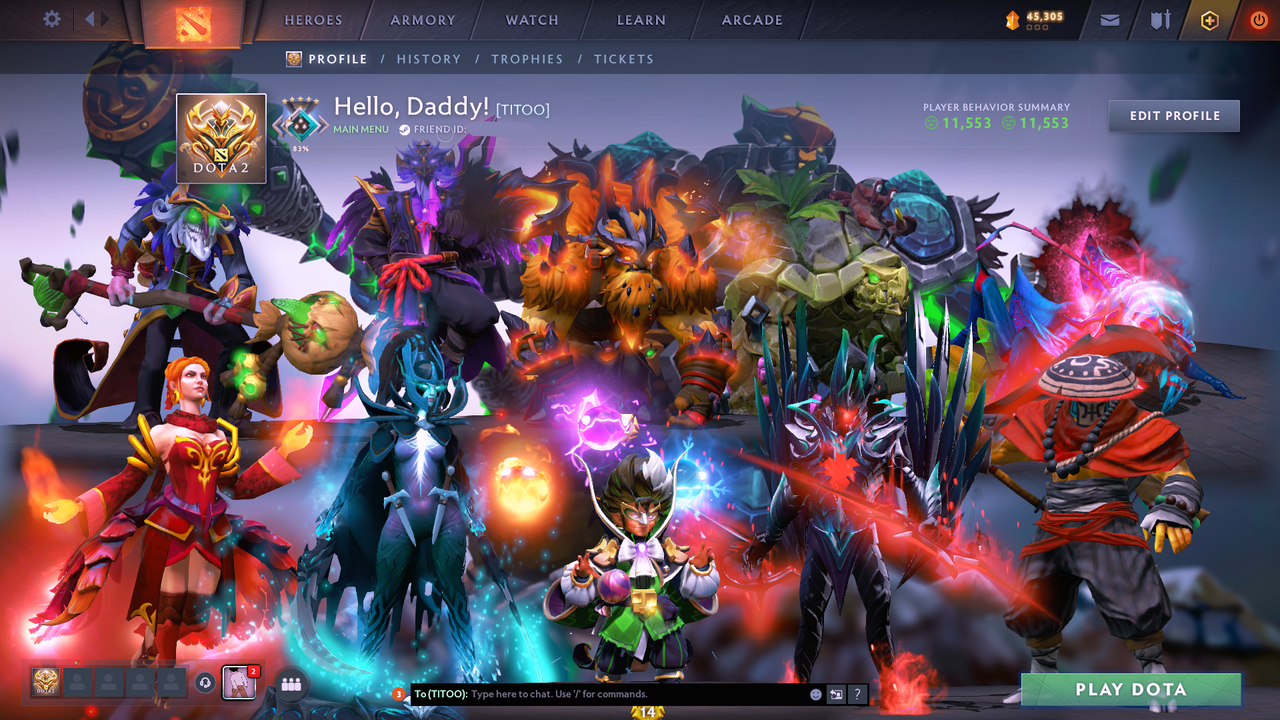The width and height of the screenshot is (1280, 720).
Task: Switch to the HISTORY tab
Action: (428, 59)
